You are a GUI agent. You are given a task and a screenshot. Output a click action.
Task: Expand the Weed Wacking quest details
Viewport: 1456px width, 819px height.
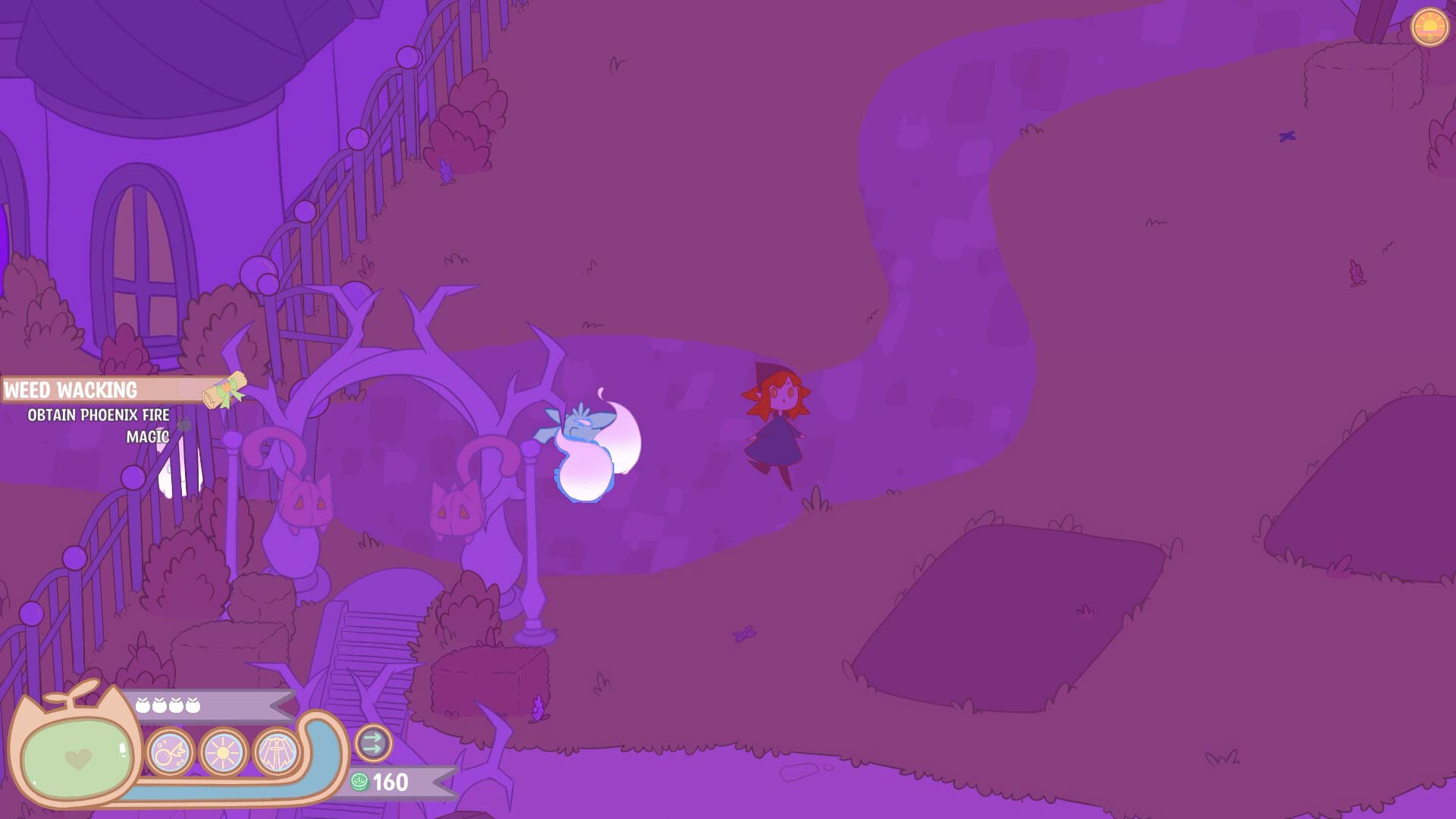click(71, 390)
